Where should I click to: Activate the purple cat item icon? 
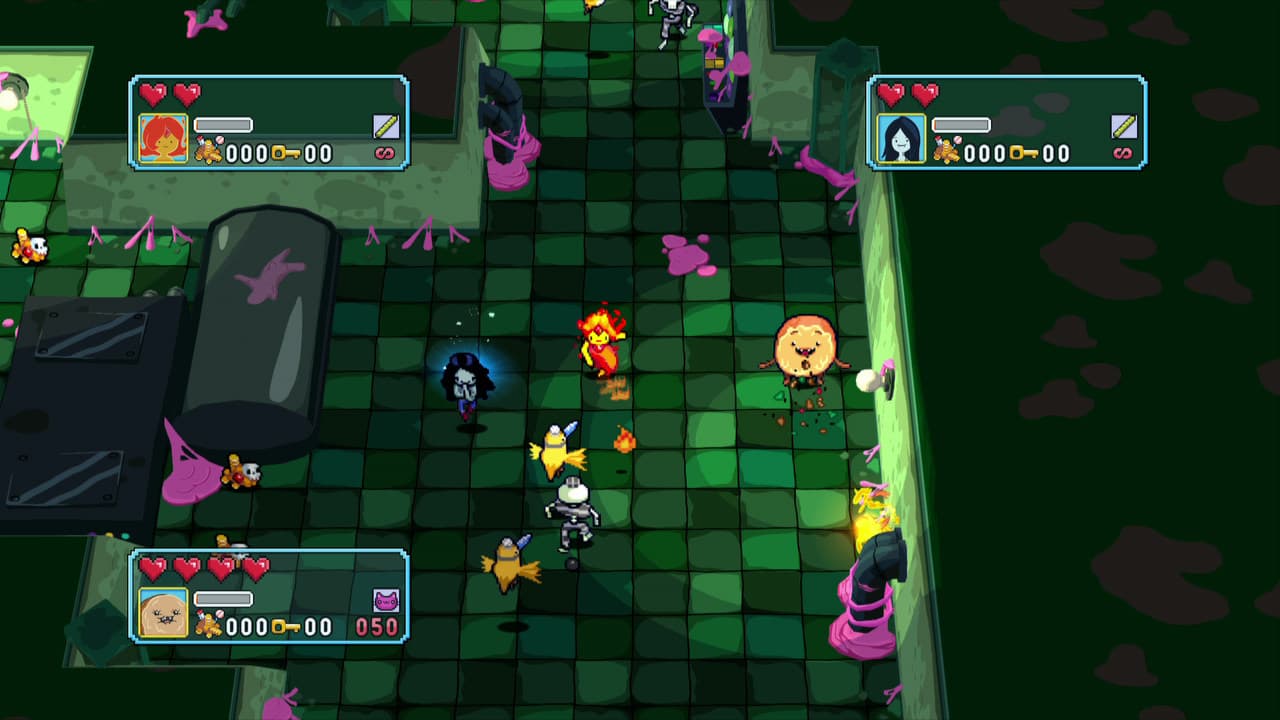coord(386,600)
